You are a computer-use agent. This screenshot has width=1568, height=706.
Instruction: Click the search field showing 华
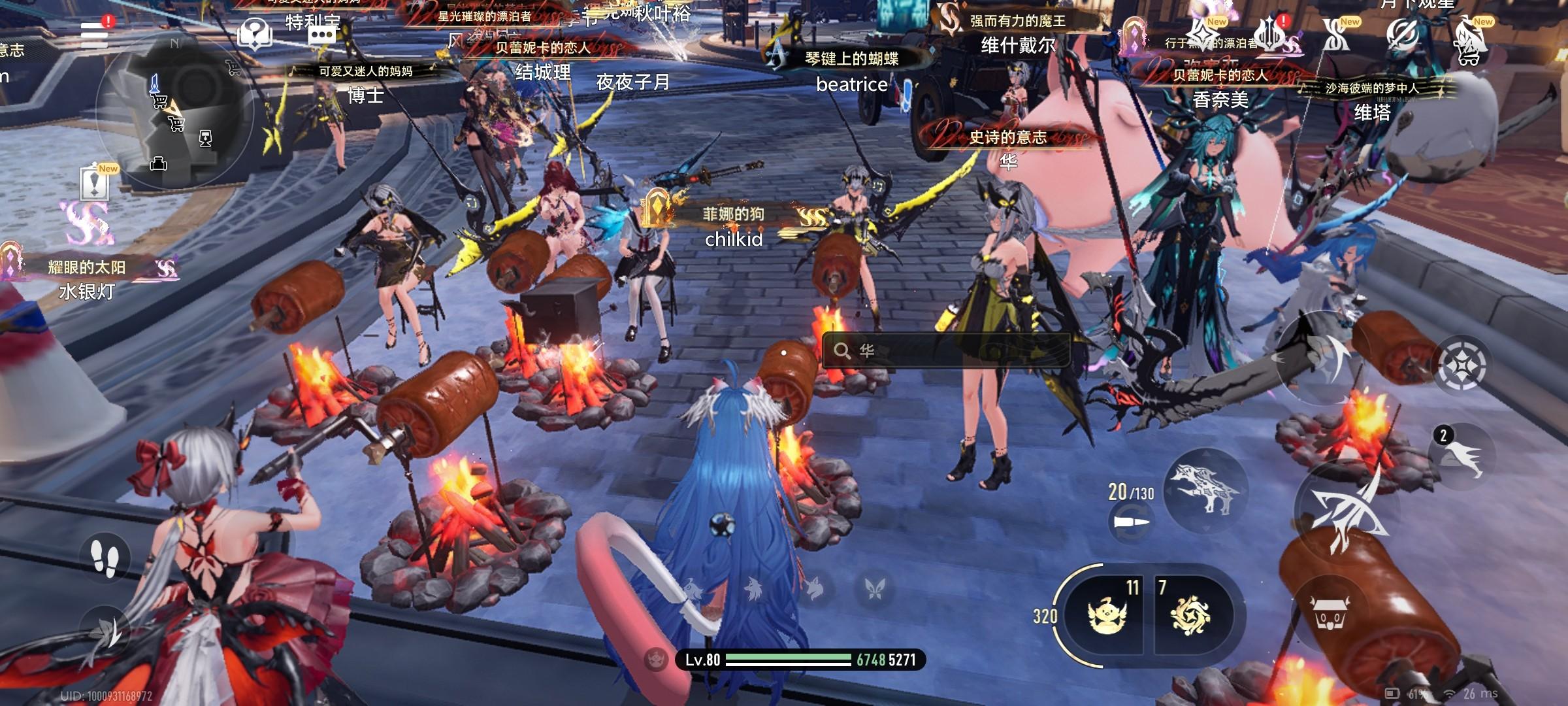click(946, 351)
